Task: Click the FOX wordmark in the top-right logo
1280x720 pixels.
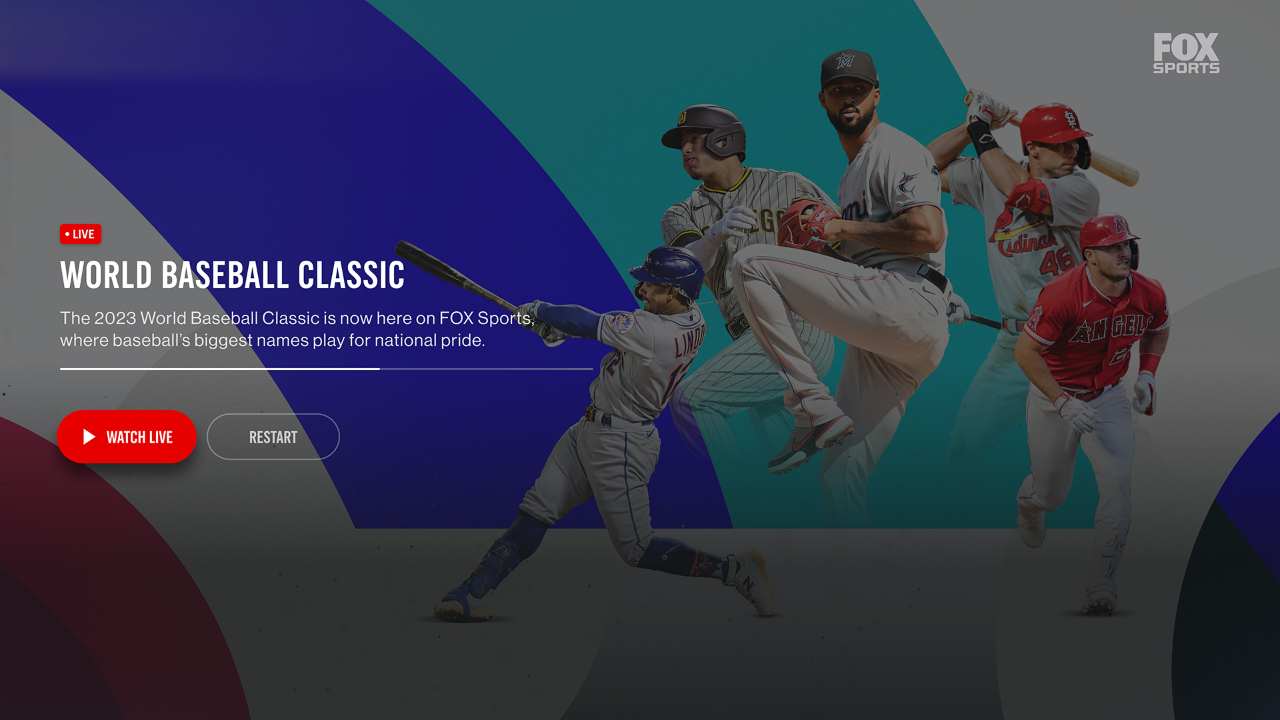Action: pyautogui.click(x=1186, y=45)
